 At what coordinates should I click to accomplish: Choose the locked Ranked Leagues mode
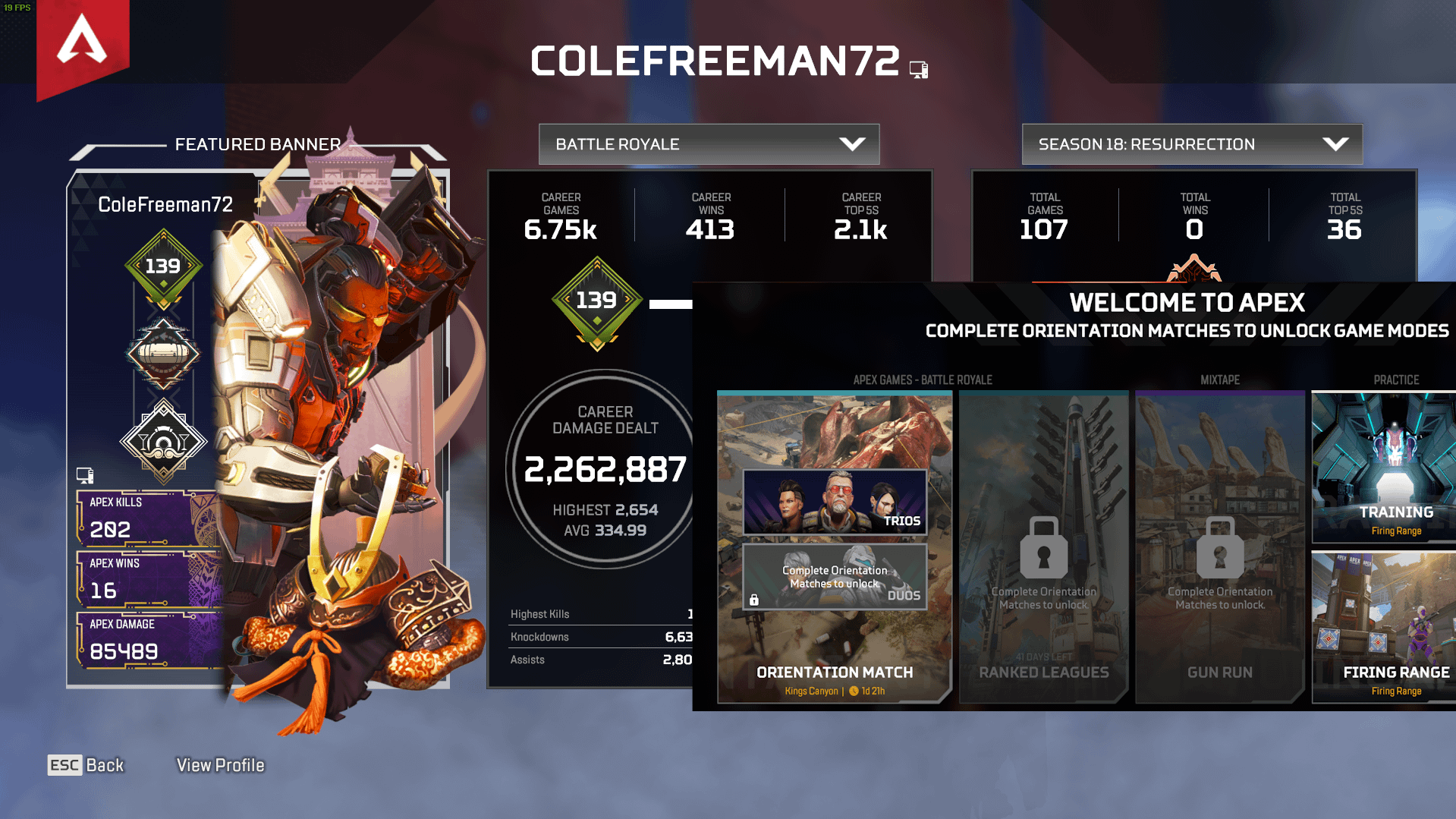(x=1043, y=548)
